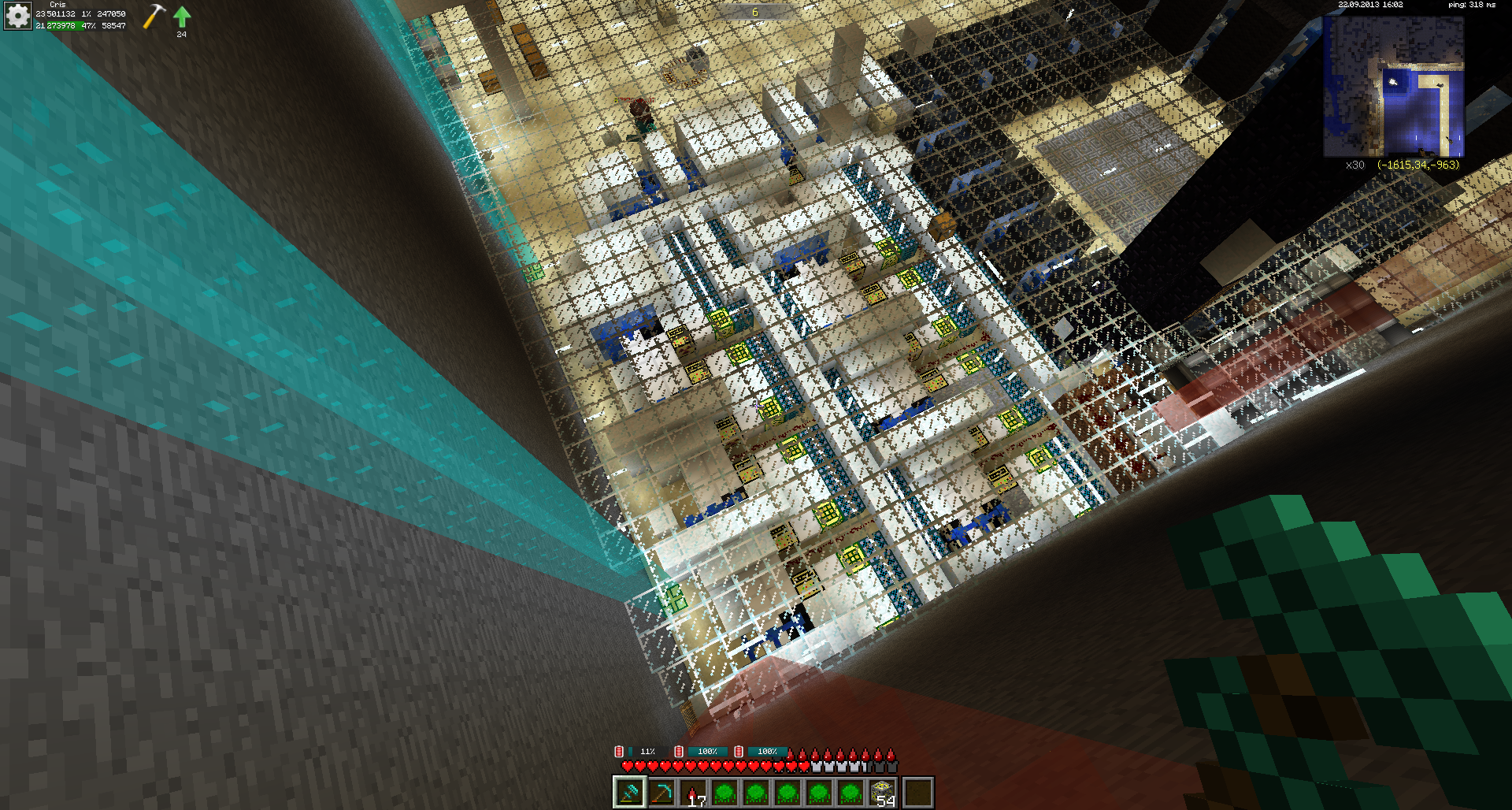Select the diamond hoe hotbar slot
This screenshot has width=1512, height=810.
[630, 793]
